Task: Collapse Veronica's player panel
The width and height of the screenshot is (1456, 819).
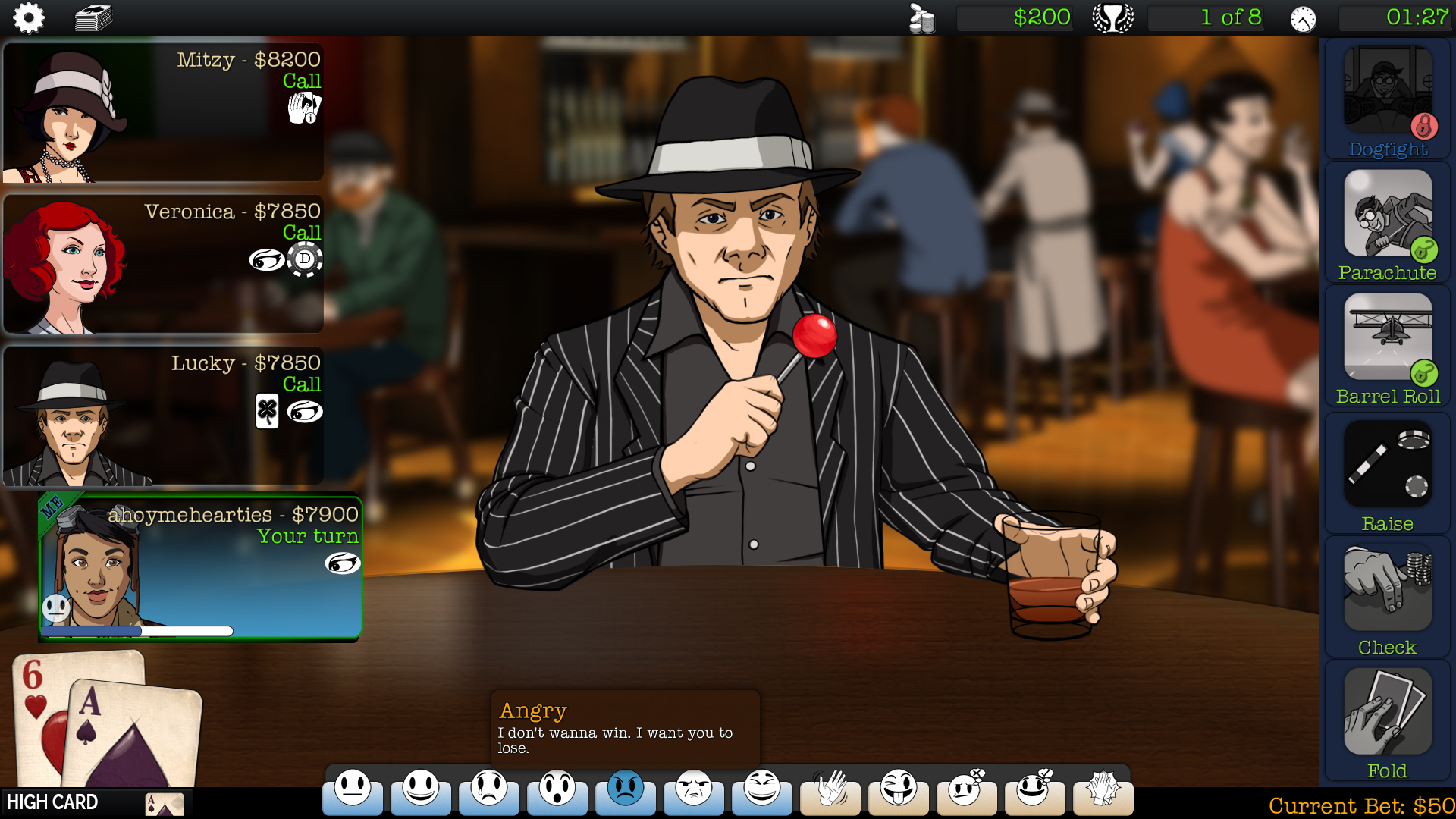Action: tap(163, 262)
